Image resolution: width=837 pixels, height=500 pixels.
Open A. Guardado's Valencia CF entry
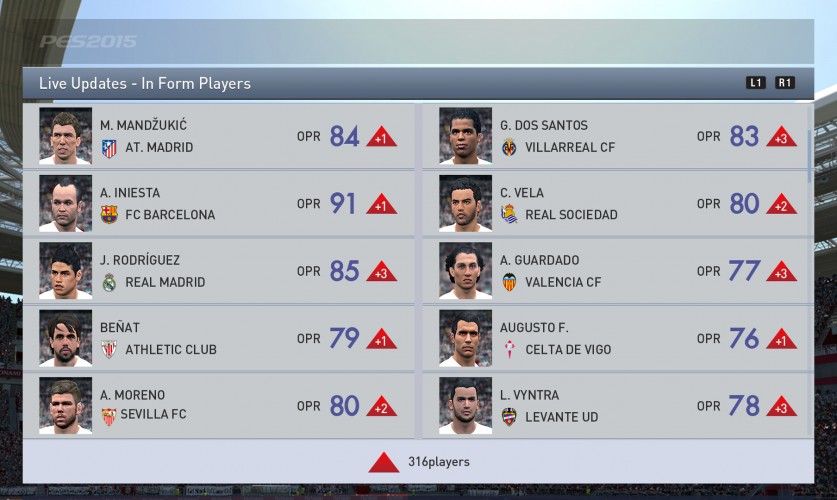tap(618, 270)
